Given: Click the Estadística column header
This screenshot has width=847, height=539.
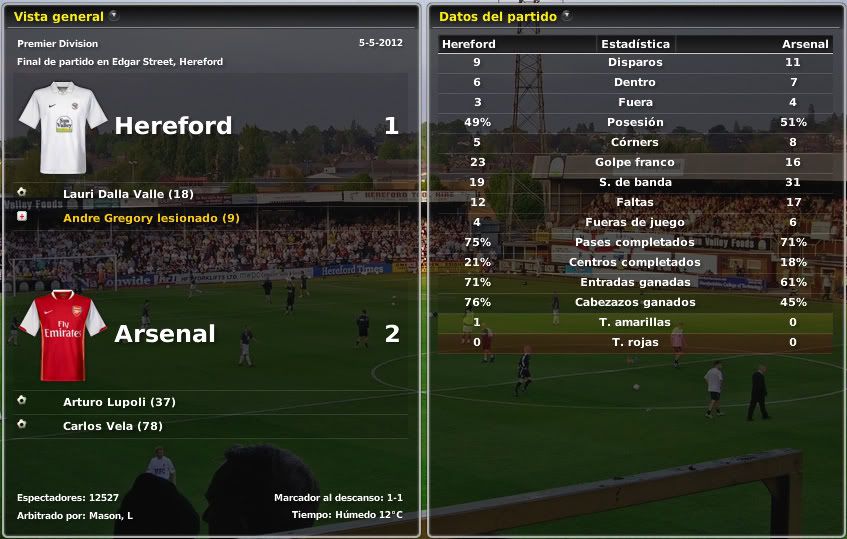Looking at the screenshot, I should [x=635, y=44].
